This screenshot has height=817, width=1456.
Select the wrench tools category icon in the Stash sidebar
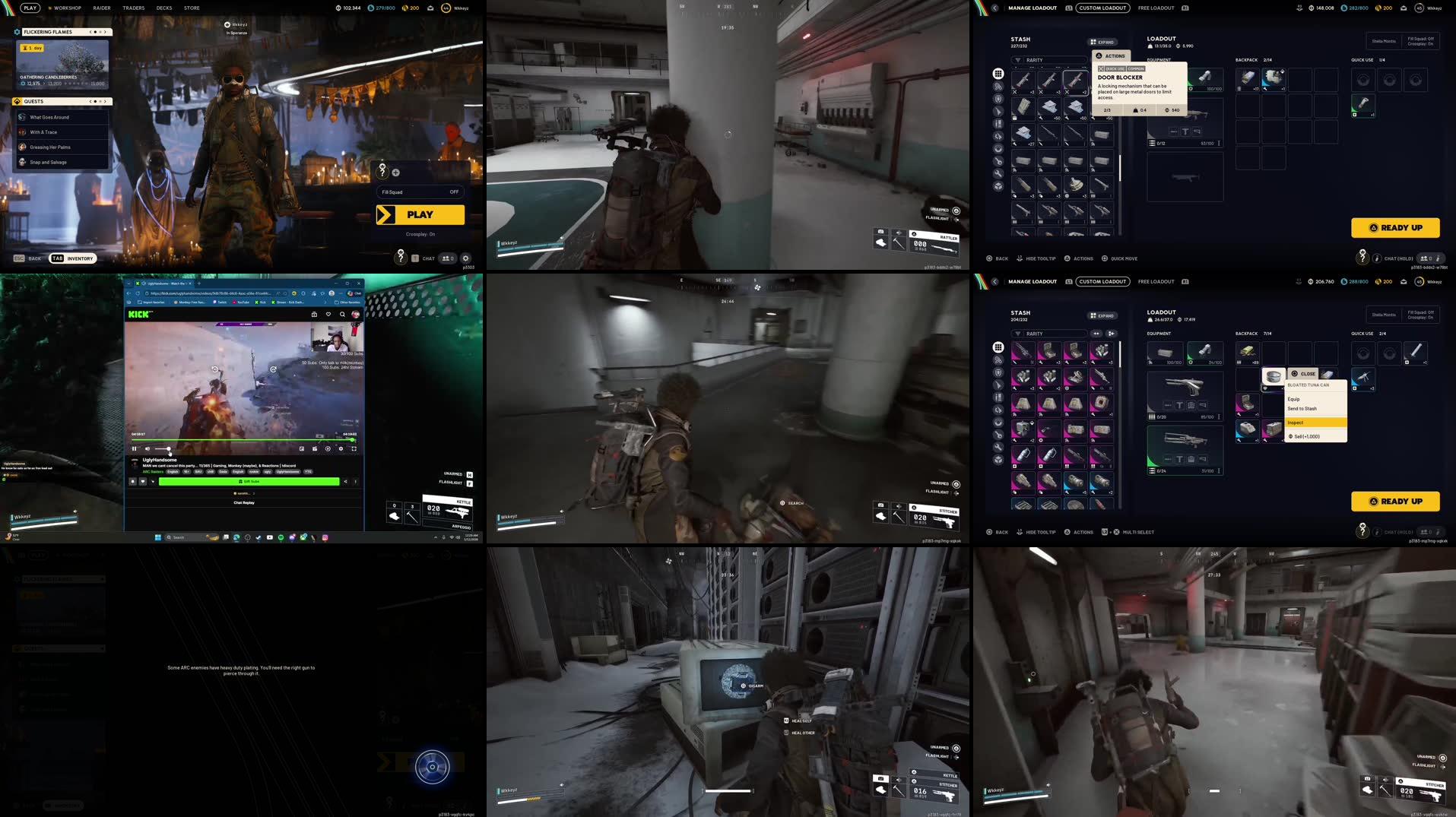tap(998, 172)
